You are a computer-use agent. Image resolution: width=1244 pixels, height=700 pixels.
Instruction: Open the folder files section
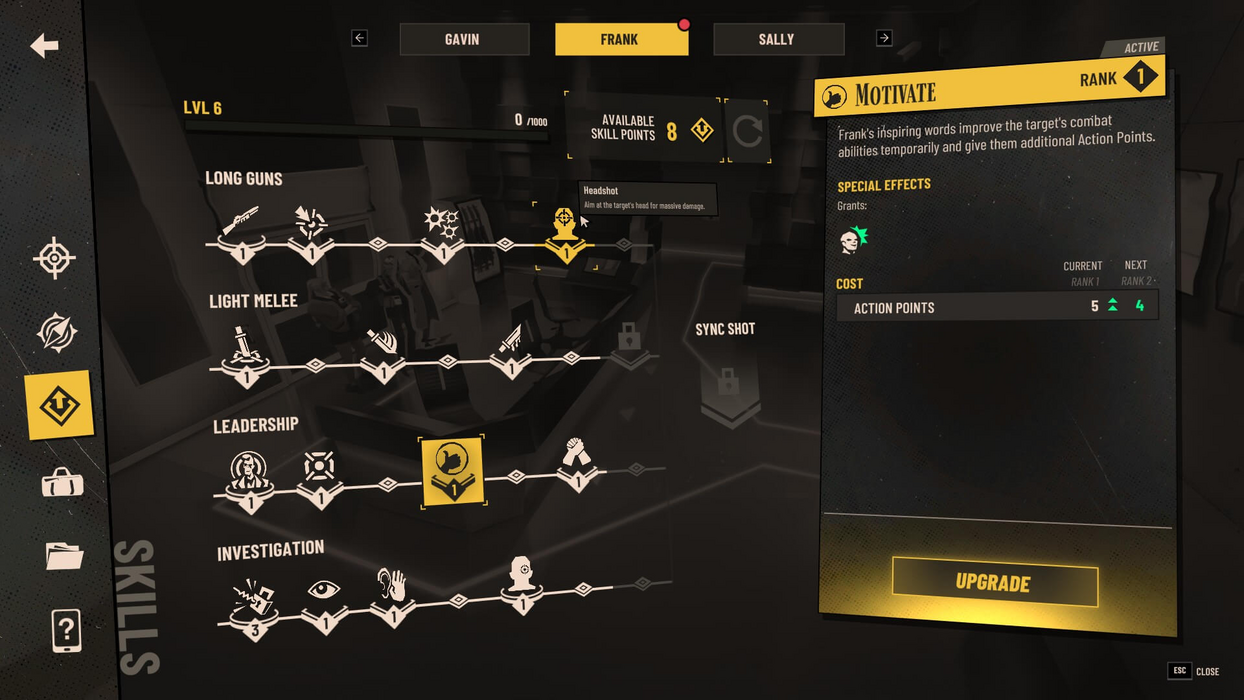[64, 555]
